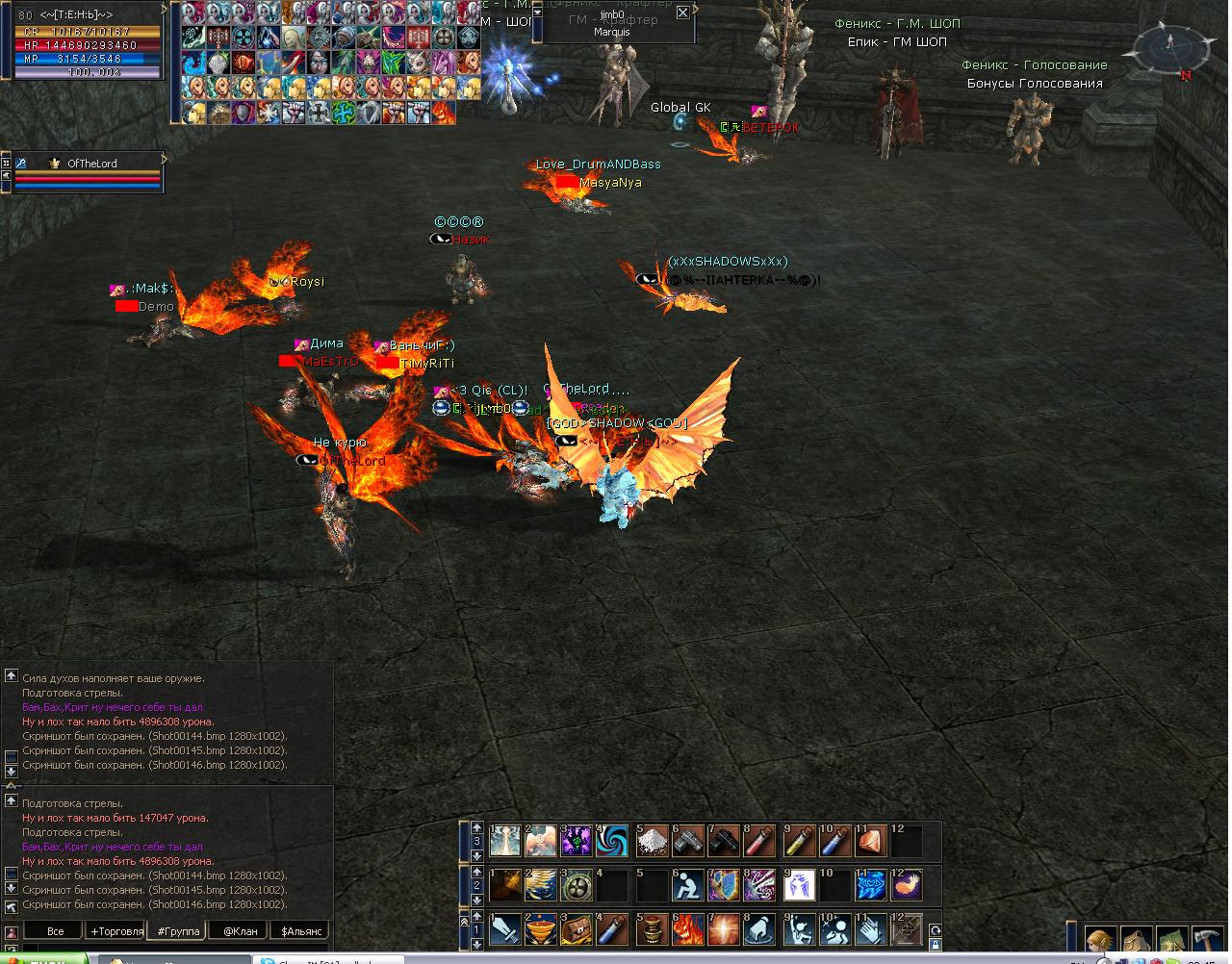The width and height of the screenshot is (1232, 964).
Task: Use the sword attack action
Action: [506, 929]
